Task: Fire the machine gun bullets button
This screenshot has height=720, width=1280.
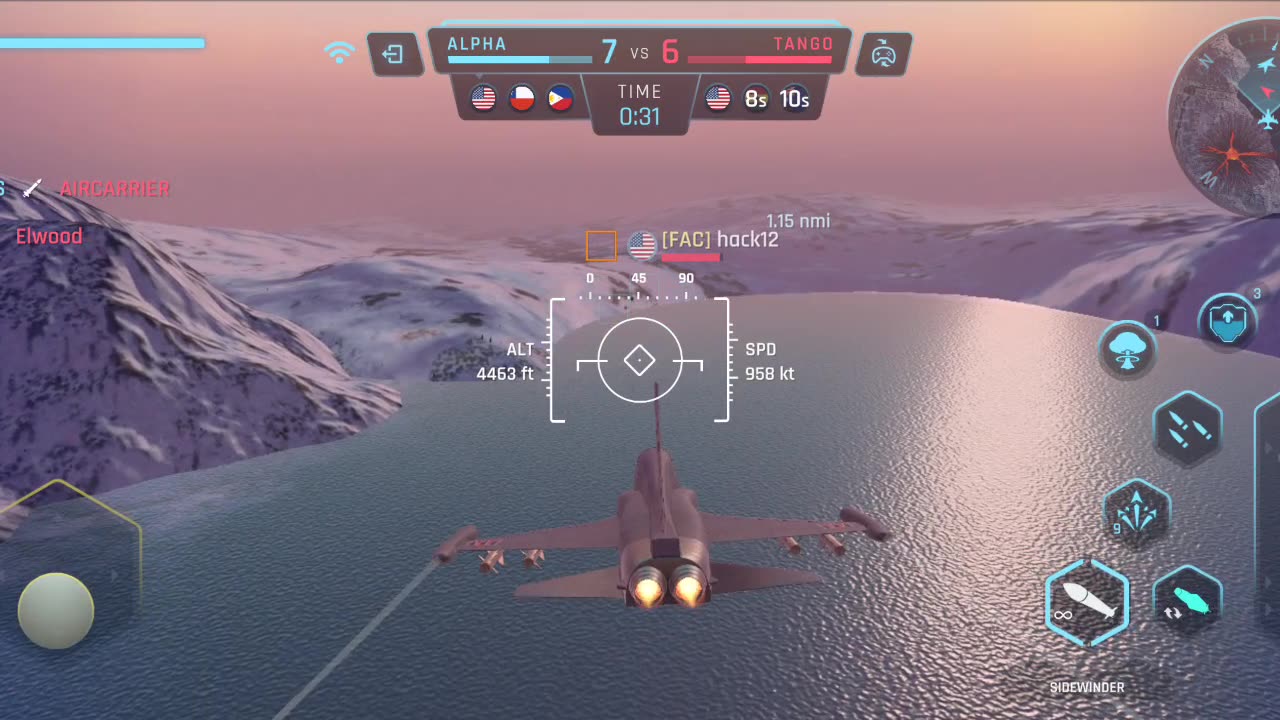Action: point(1188,429)
